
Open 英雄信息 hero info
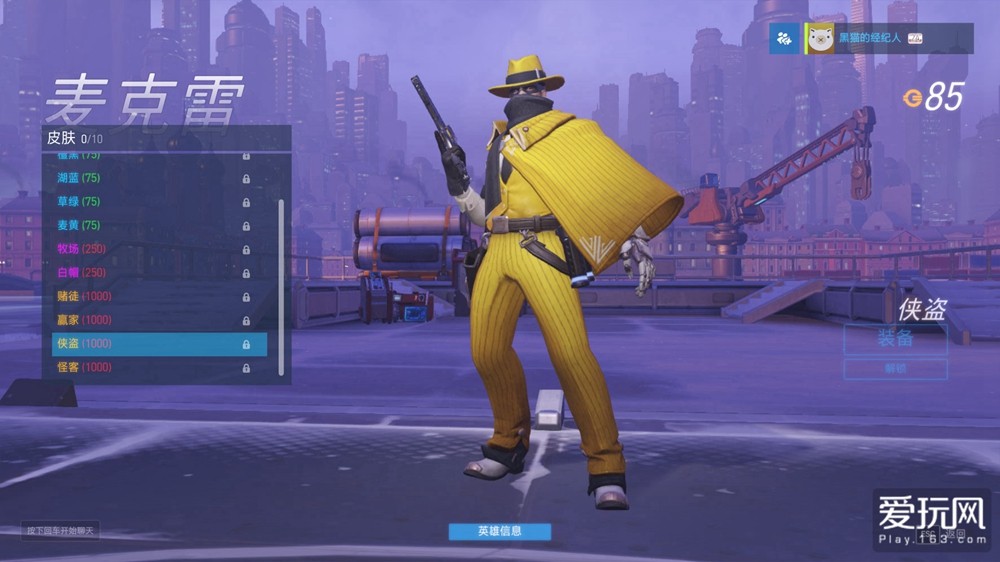499,531
